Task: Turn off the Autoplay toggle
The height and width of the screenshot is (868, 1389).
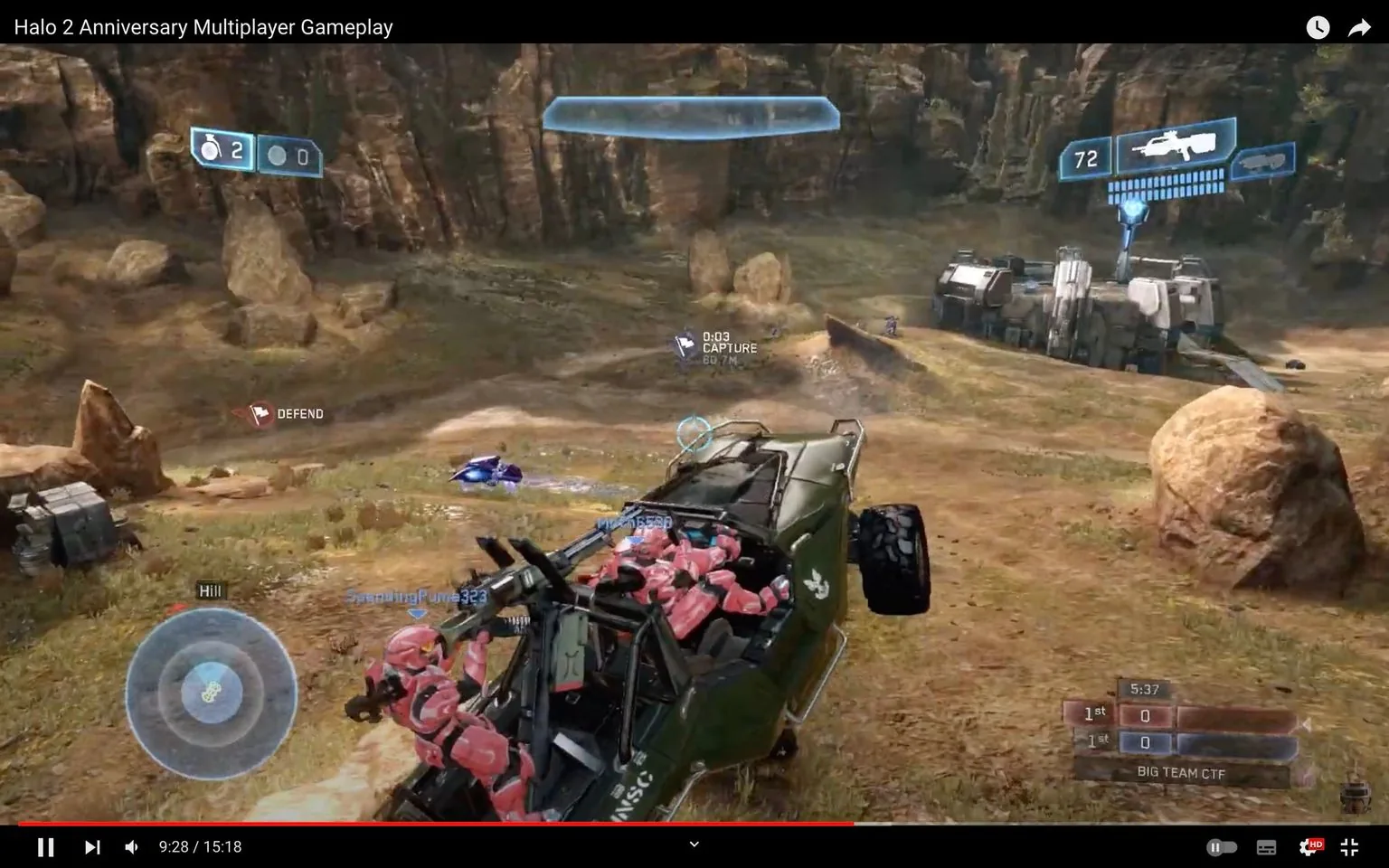Action: 1221,846
